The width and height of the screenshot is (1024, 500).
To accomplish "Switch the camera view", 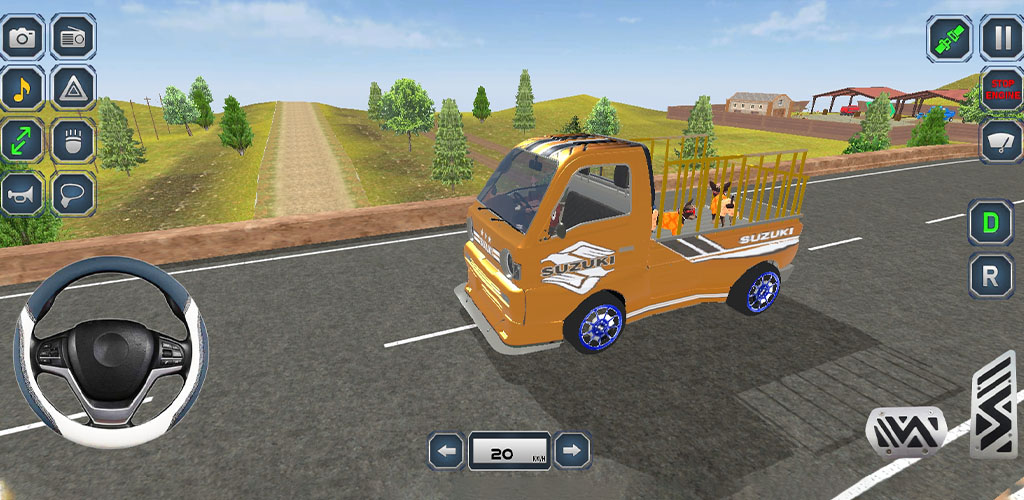I will pyautogui.click(x=22, y=37).
